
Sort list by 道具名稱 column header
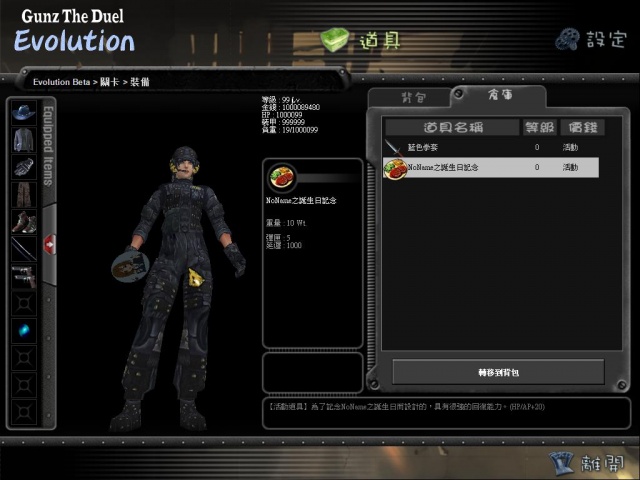(453, 127)
